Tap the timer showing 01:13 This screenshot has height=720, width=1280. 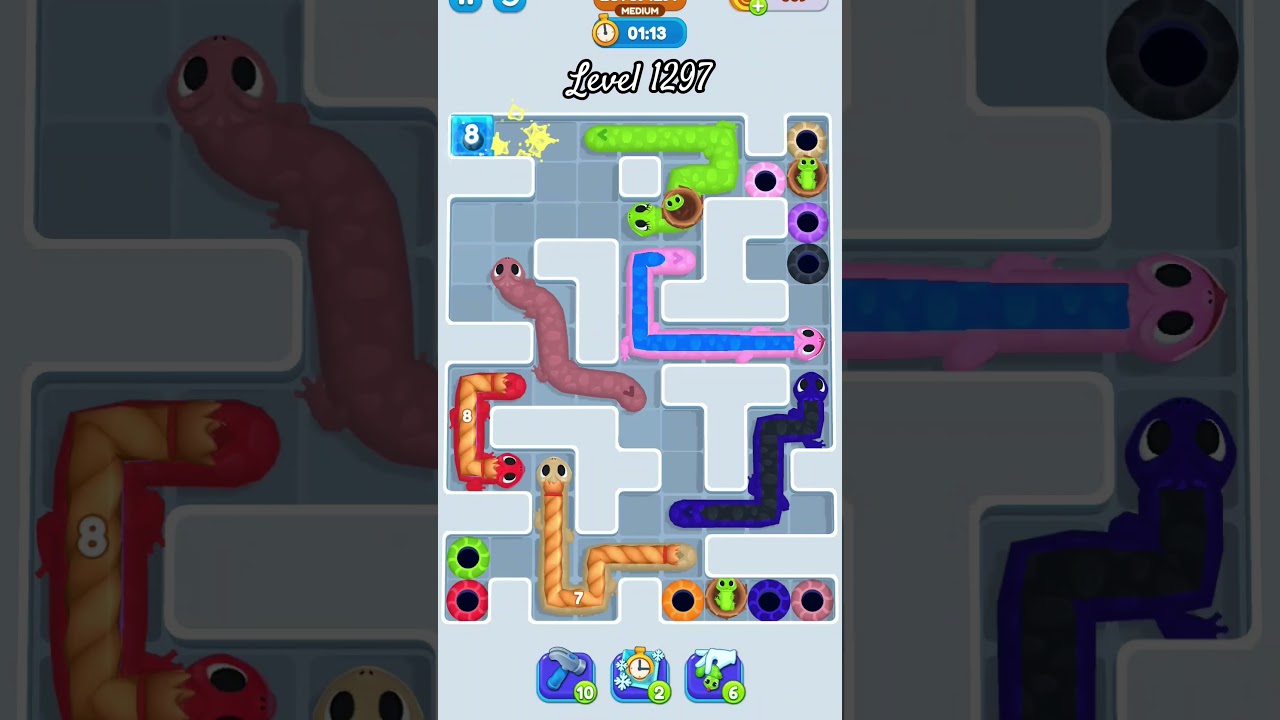tap(640, 32)
